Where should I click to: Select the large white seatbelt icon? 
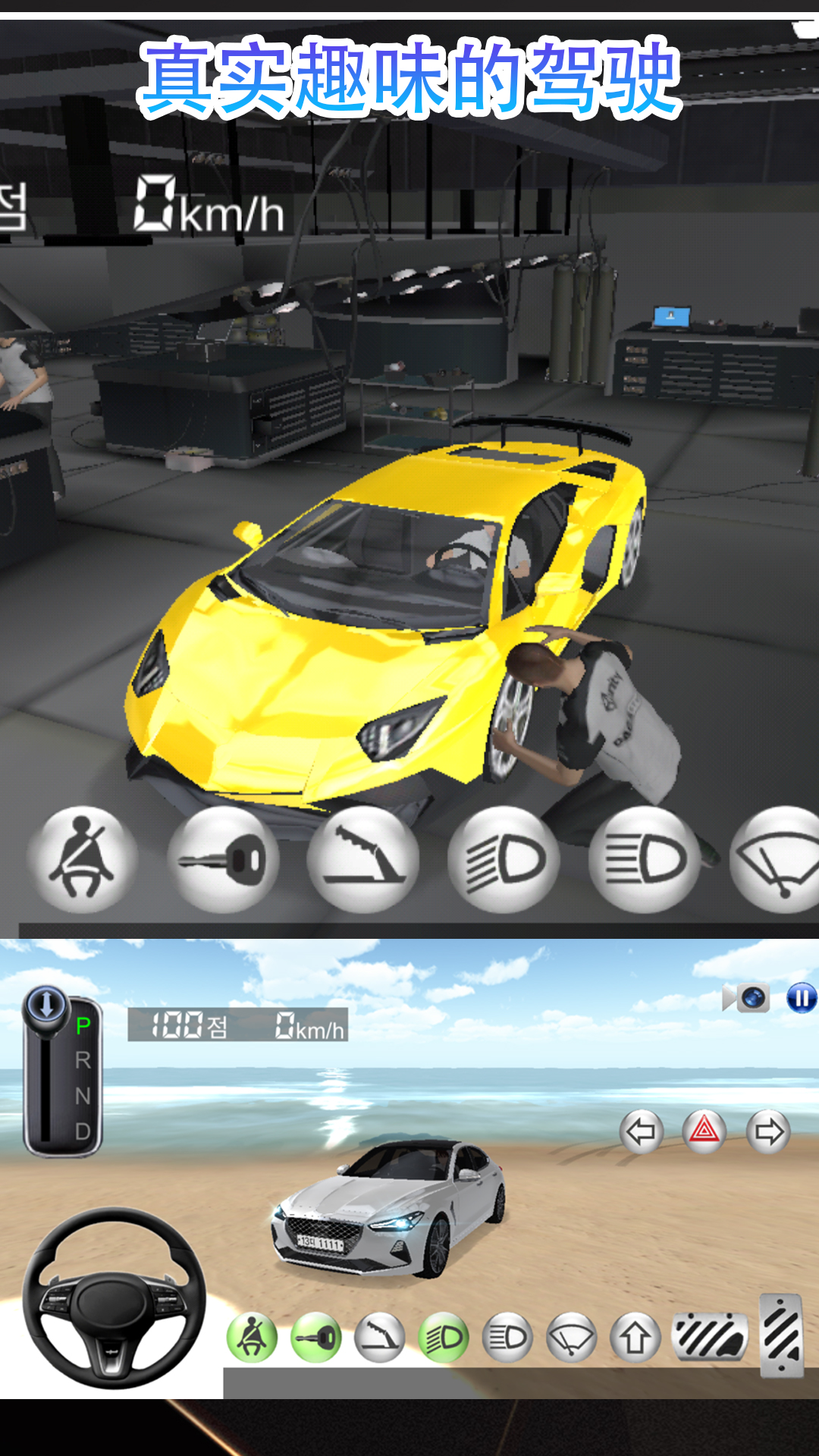(x=82, y=860)
